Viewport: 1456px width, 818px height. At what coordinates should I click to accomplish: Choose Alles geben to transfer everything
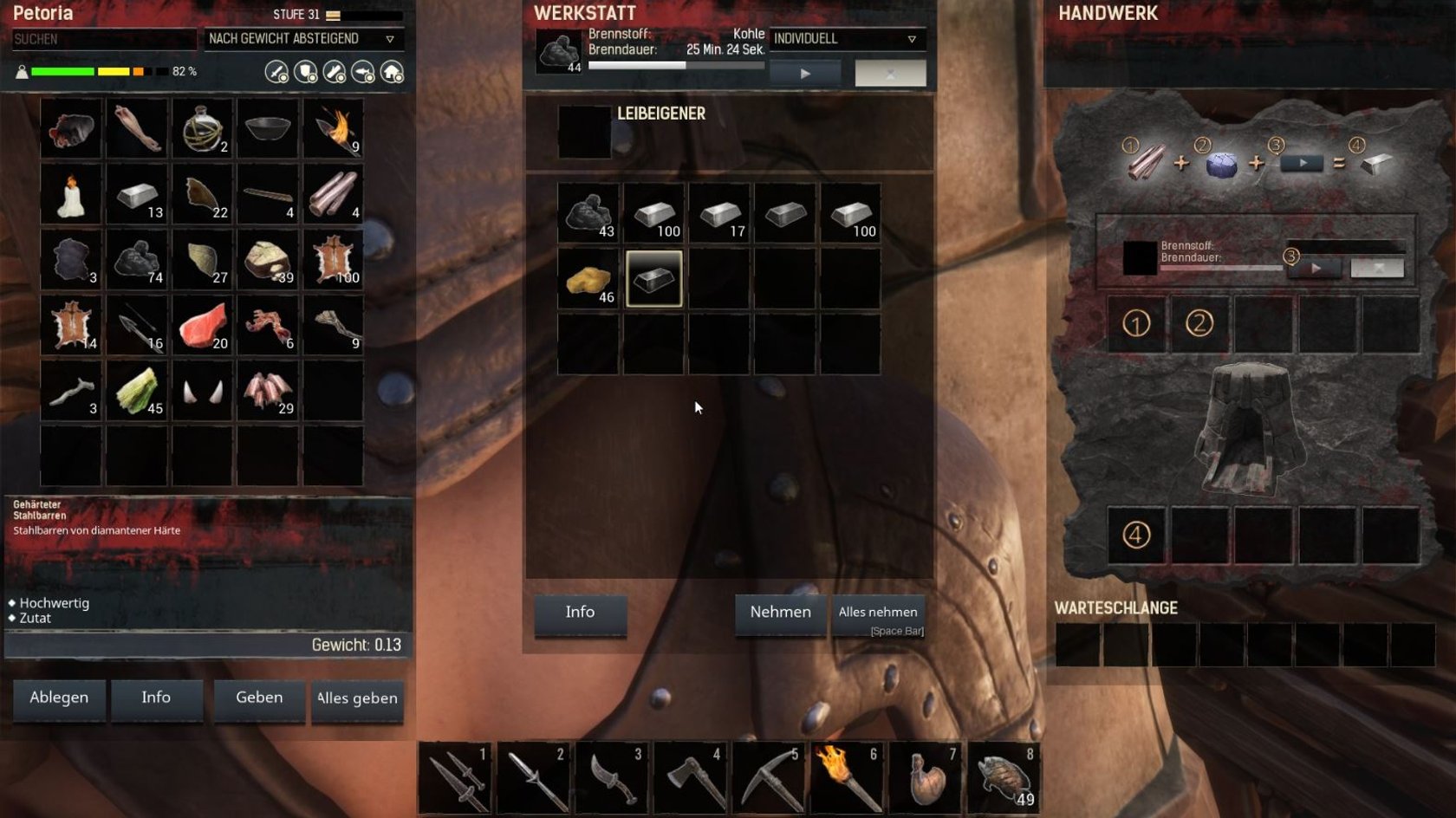[357, 698]
